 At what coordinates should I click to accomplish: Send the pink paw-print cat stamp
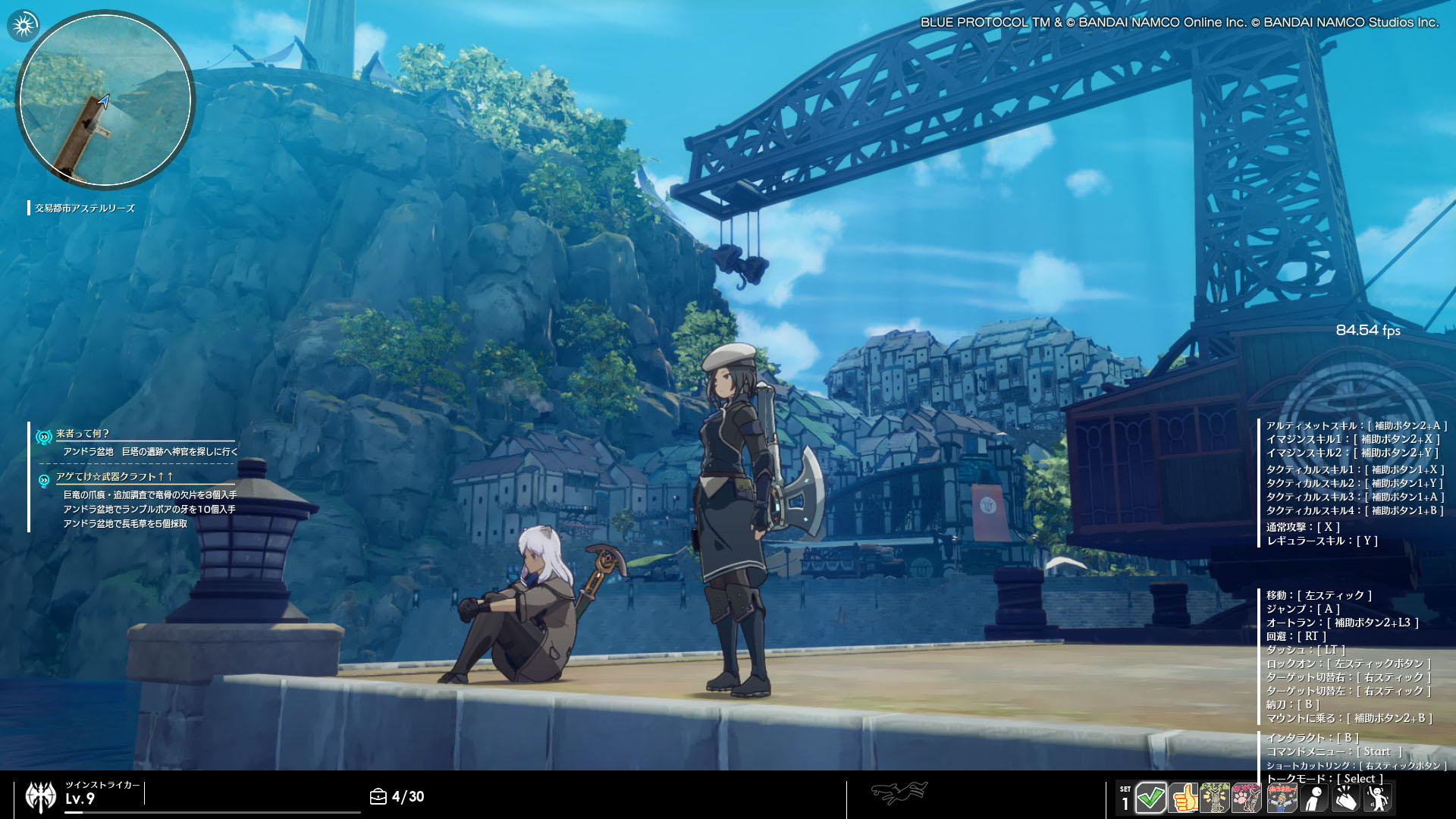(1247, 798)
